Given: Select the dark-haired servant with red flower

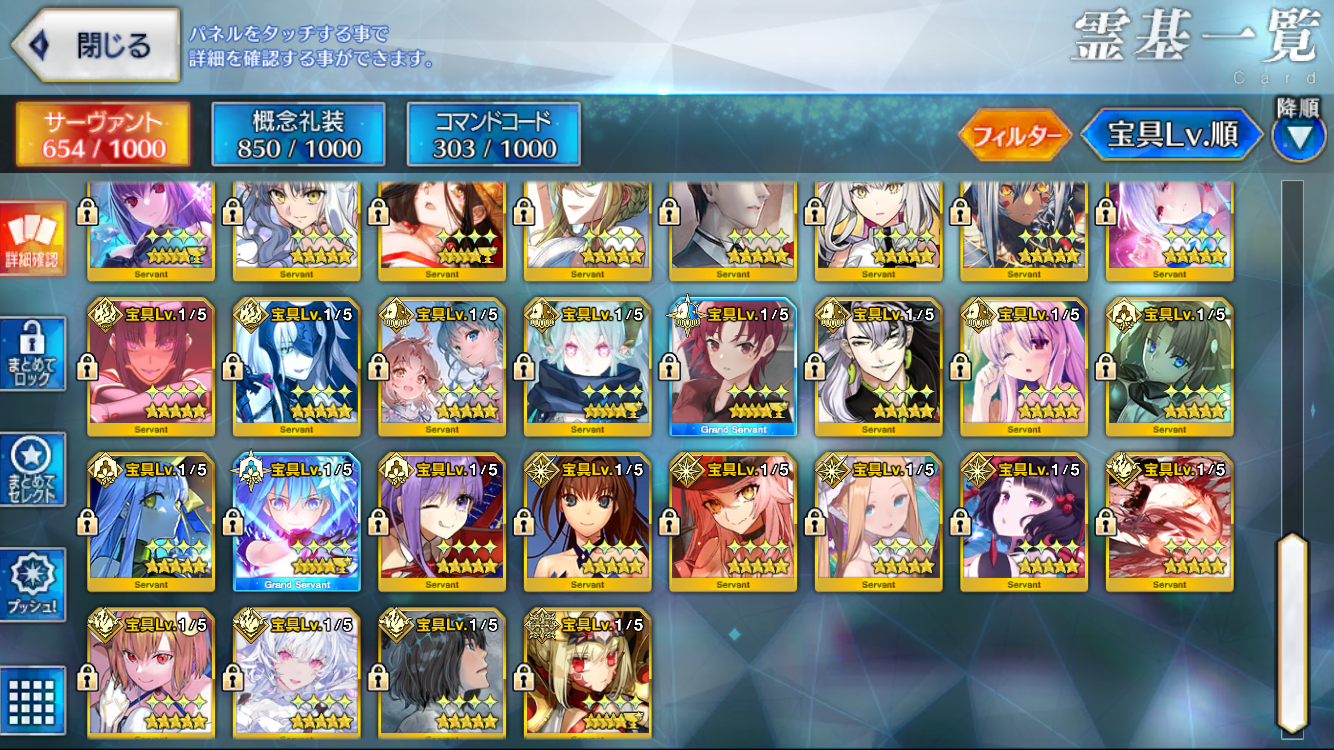Looking at the screenshot, I should [x=1024, y=523].
